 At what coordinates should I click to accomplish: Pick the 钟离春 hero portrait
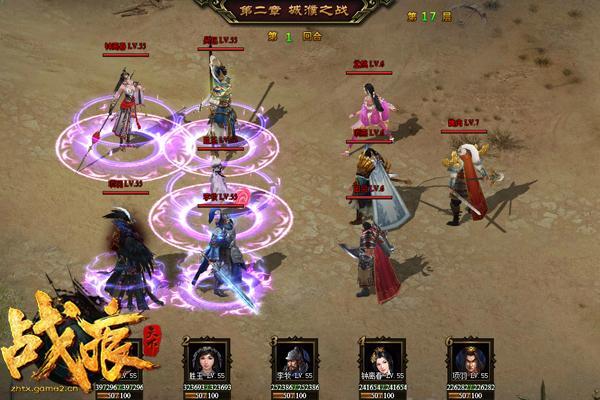pos(384,357)
